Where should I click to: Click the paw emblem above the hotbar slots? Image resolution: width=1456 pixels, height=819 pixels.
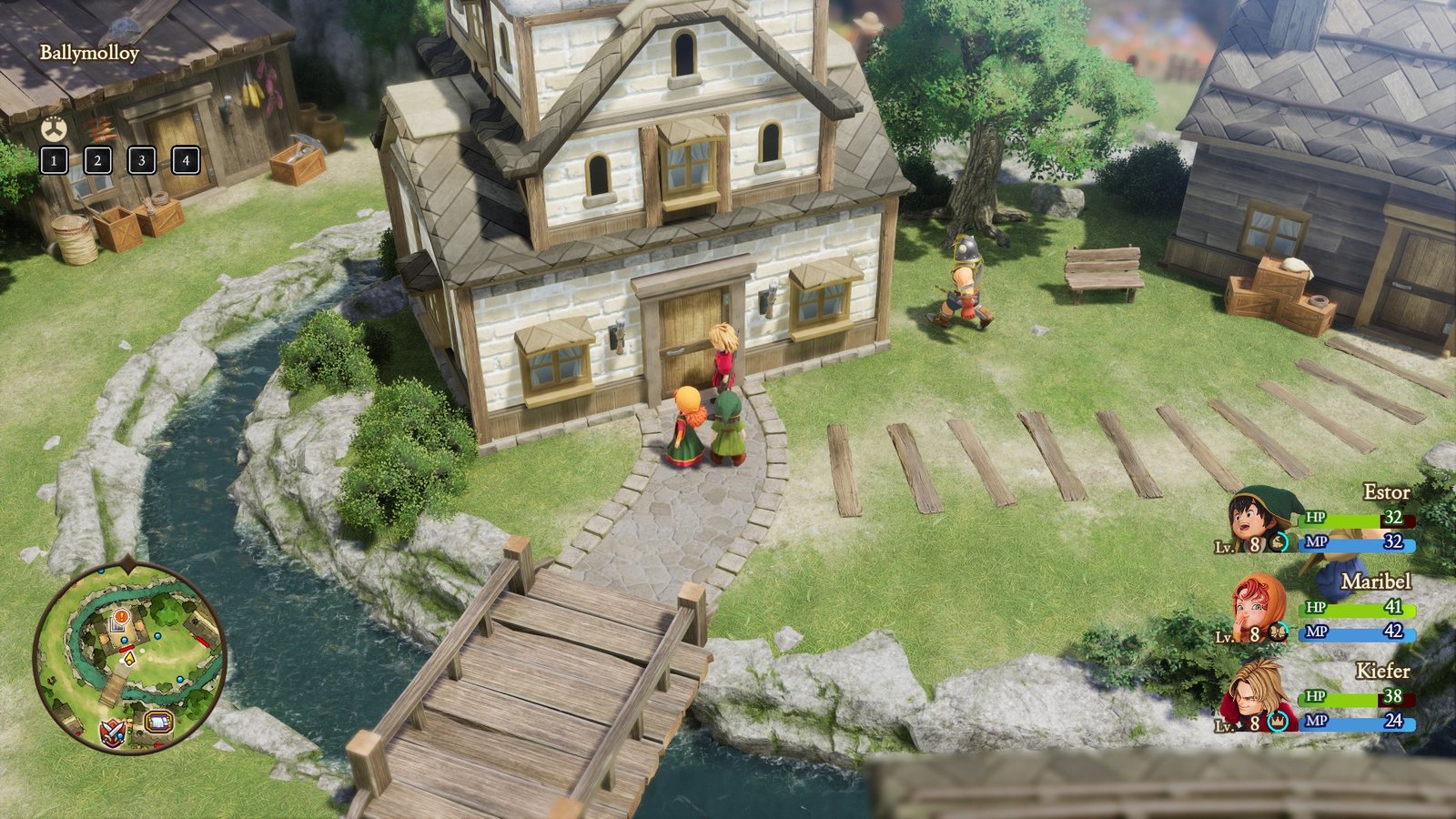pyautogui.click(x=55, y=127)
